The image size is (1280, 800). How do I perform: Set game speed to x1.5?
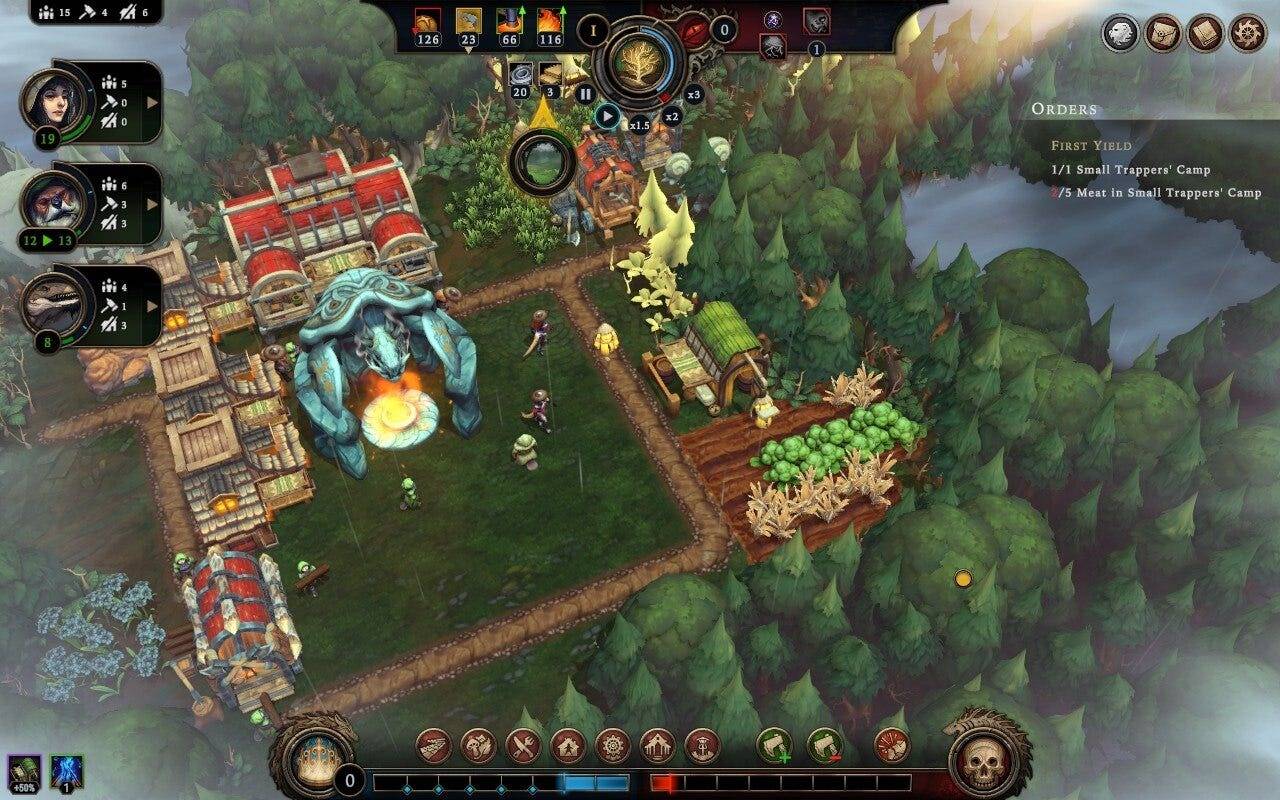click(x=640, y=124)
